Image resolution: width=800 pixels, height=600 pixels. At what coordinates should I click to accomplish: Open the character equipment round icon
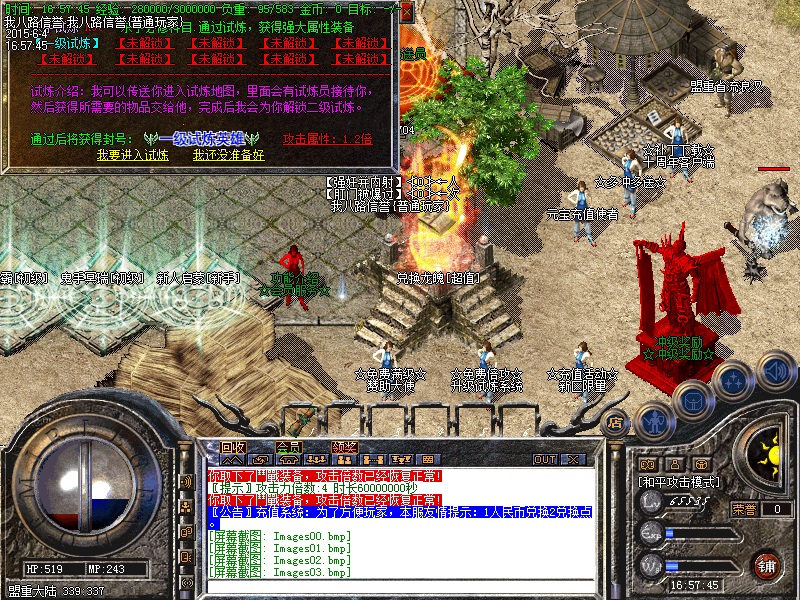(x=654, y=421)
